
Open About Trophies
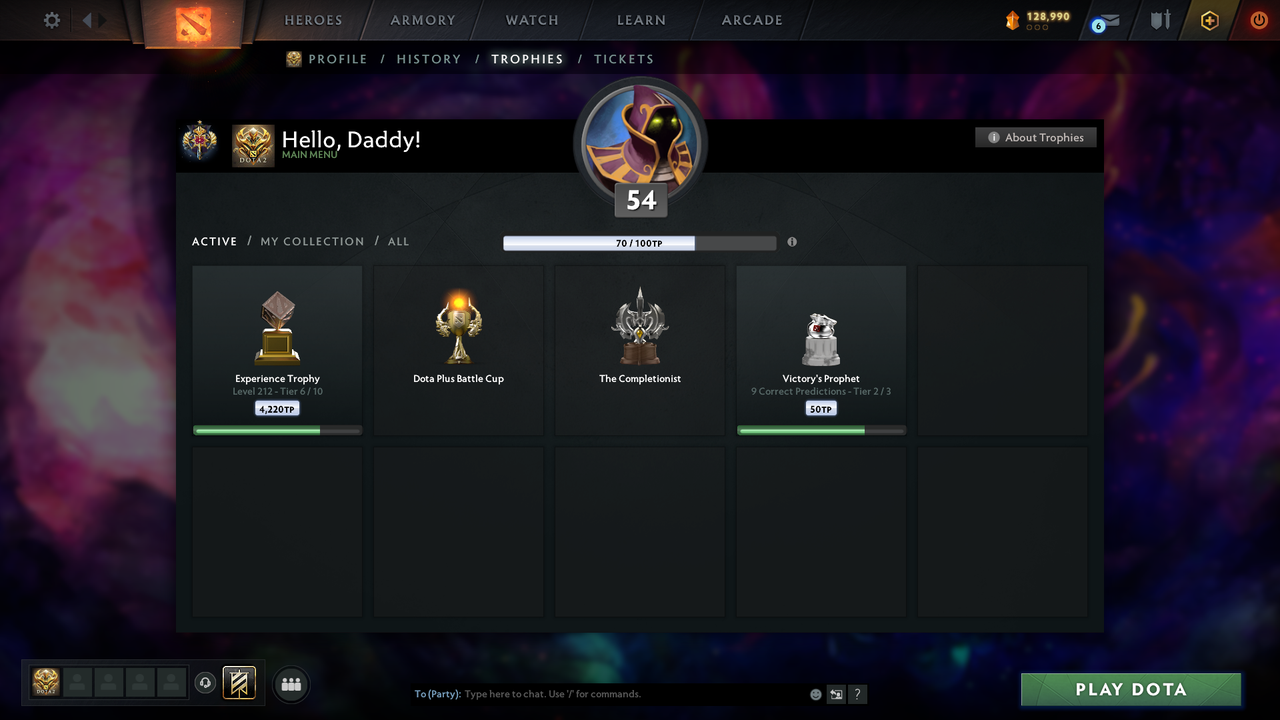pos(1036,137)
